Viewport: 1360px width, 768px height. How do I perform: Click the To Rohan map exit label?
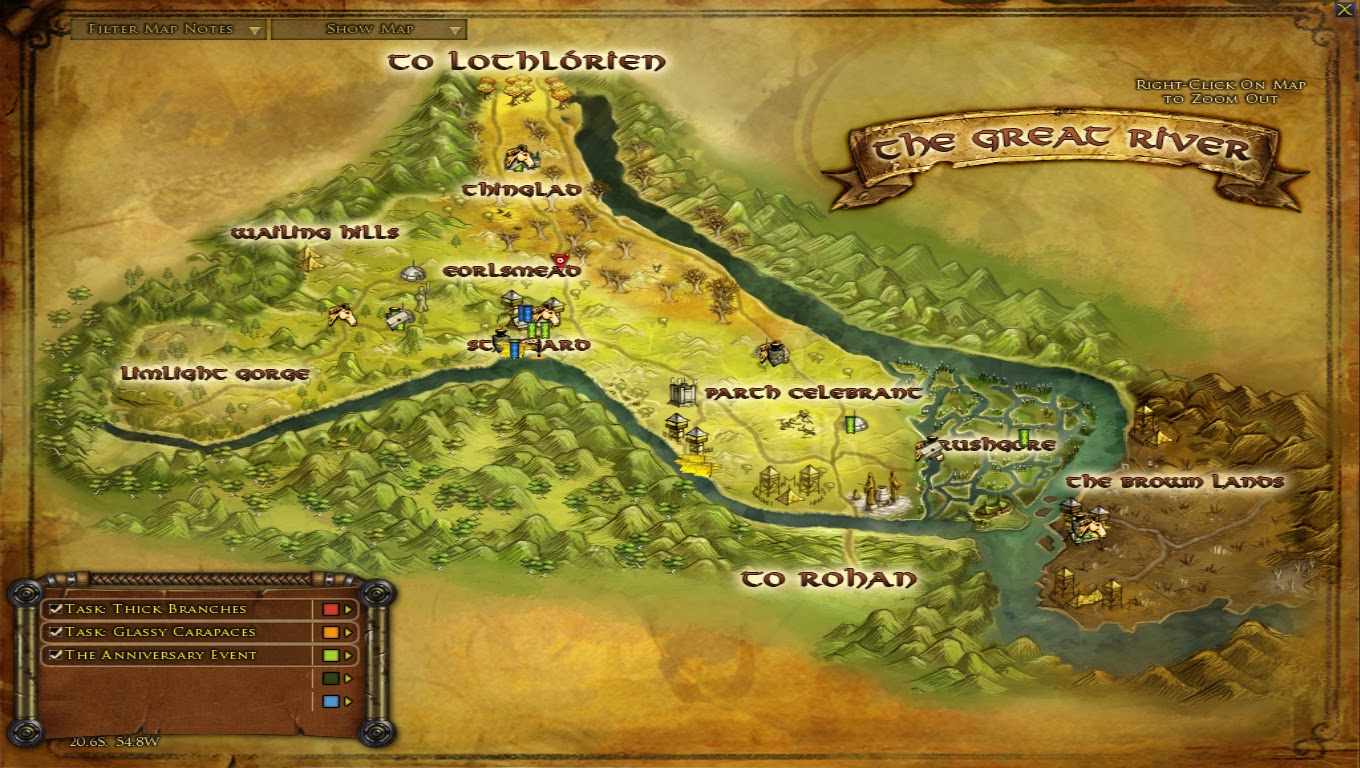pyautogui.click(x=830, y=577)
